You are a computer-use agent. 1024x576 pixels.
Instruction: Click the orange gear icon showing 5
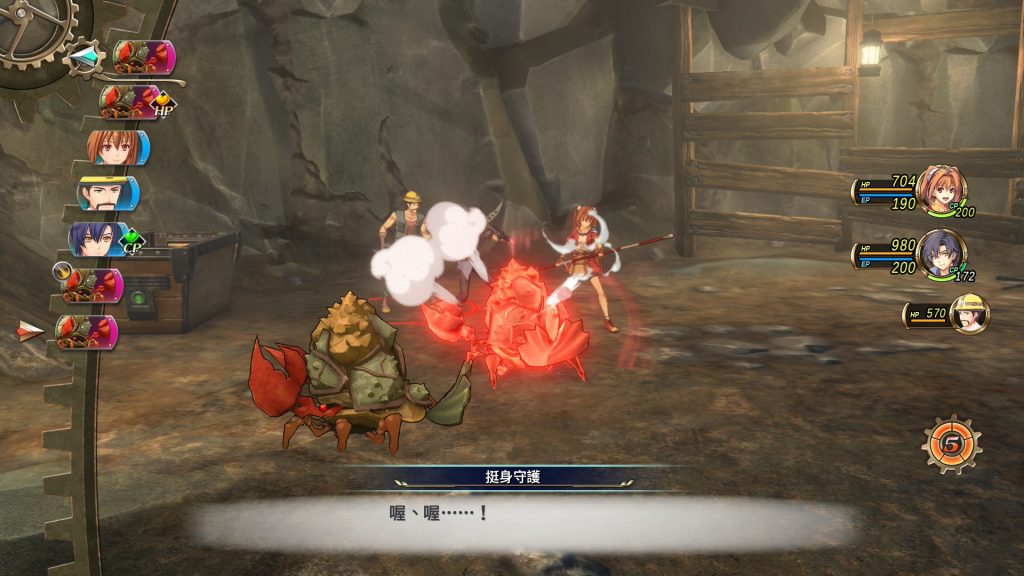pos(951,443)
